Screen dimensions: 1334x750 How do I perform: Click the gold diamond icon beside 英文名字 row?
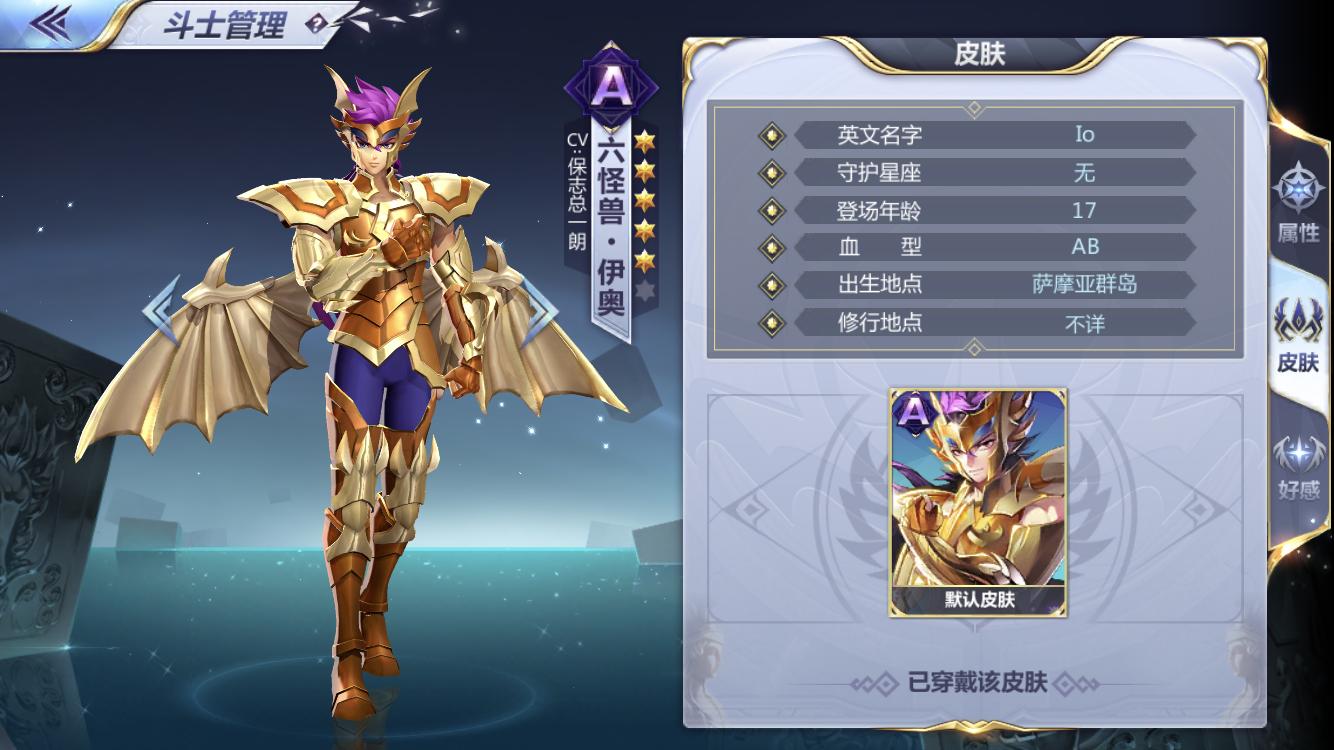[x=770, y=134]
